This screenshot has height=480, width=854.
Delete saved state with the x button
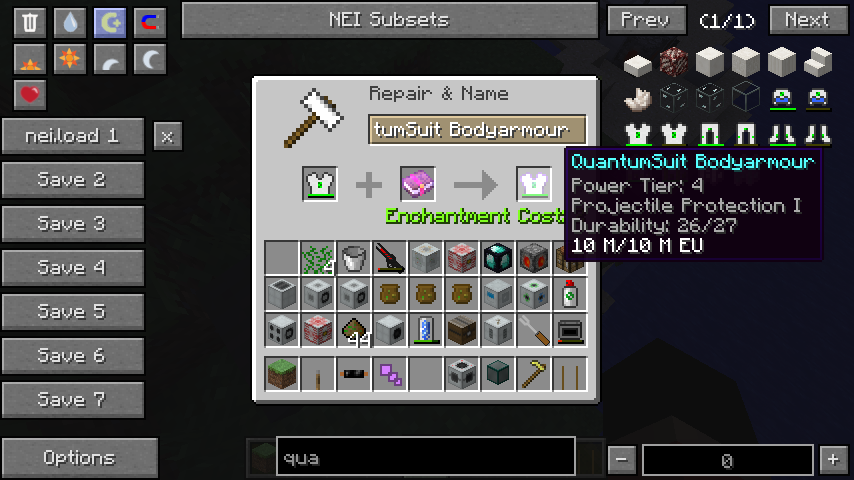coord(167,136)
